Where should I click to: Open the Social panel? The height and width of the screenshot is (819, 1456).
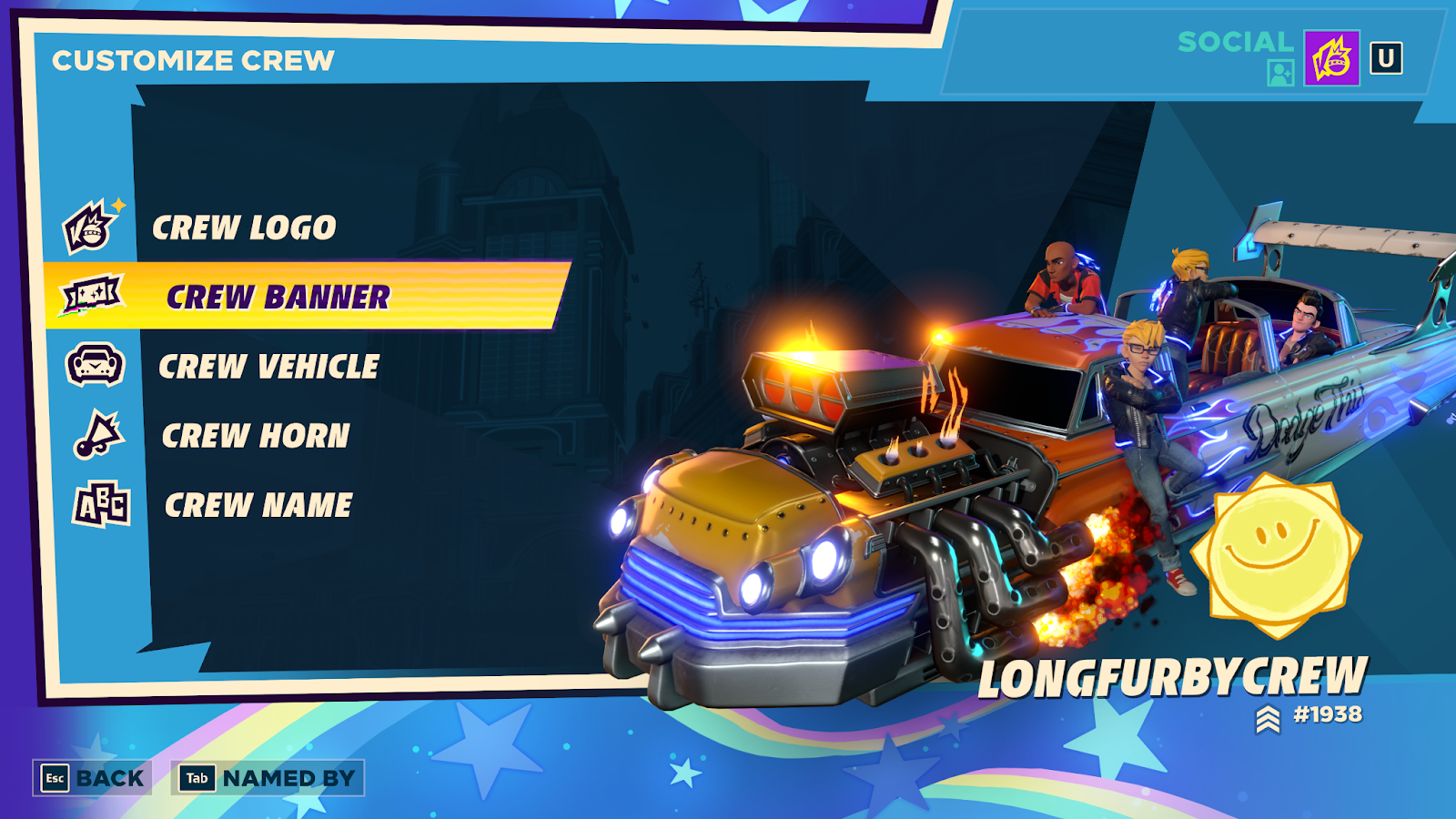point(1235,42)
